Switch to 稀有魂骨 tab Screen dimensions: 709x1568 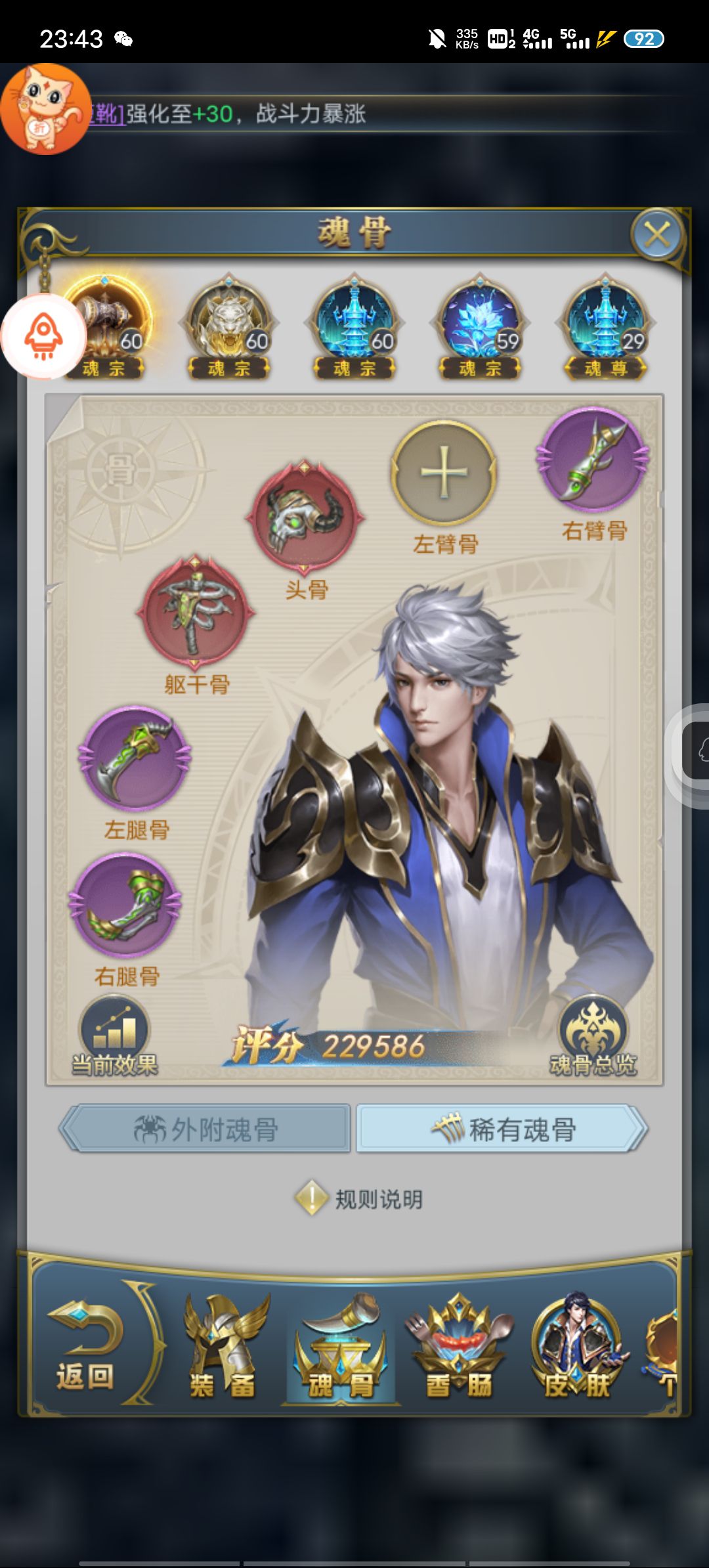coord(502,1129)
